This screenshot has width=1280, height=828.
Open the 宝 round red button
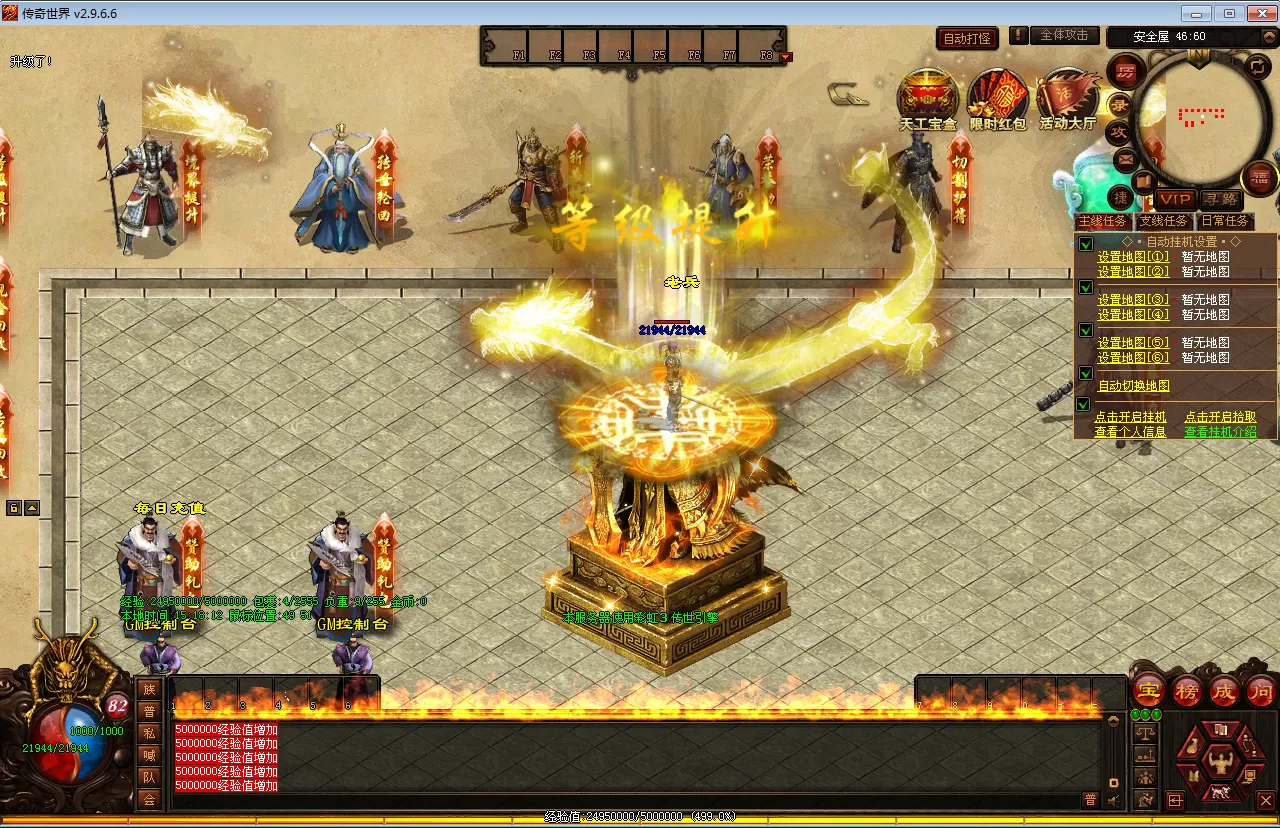pyautogui.click(x=1149, y=690)
